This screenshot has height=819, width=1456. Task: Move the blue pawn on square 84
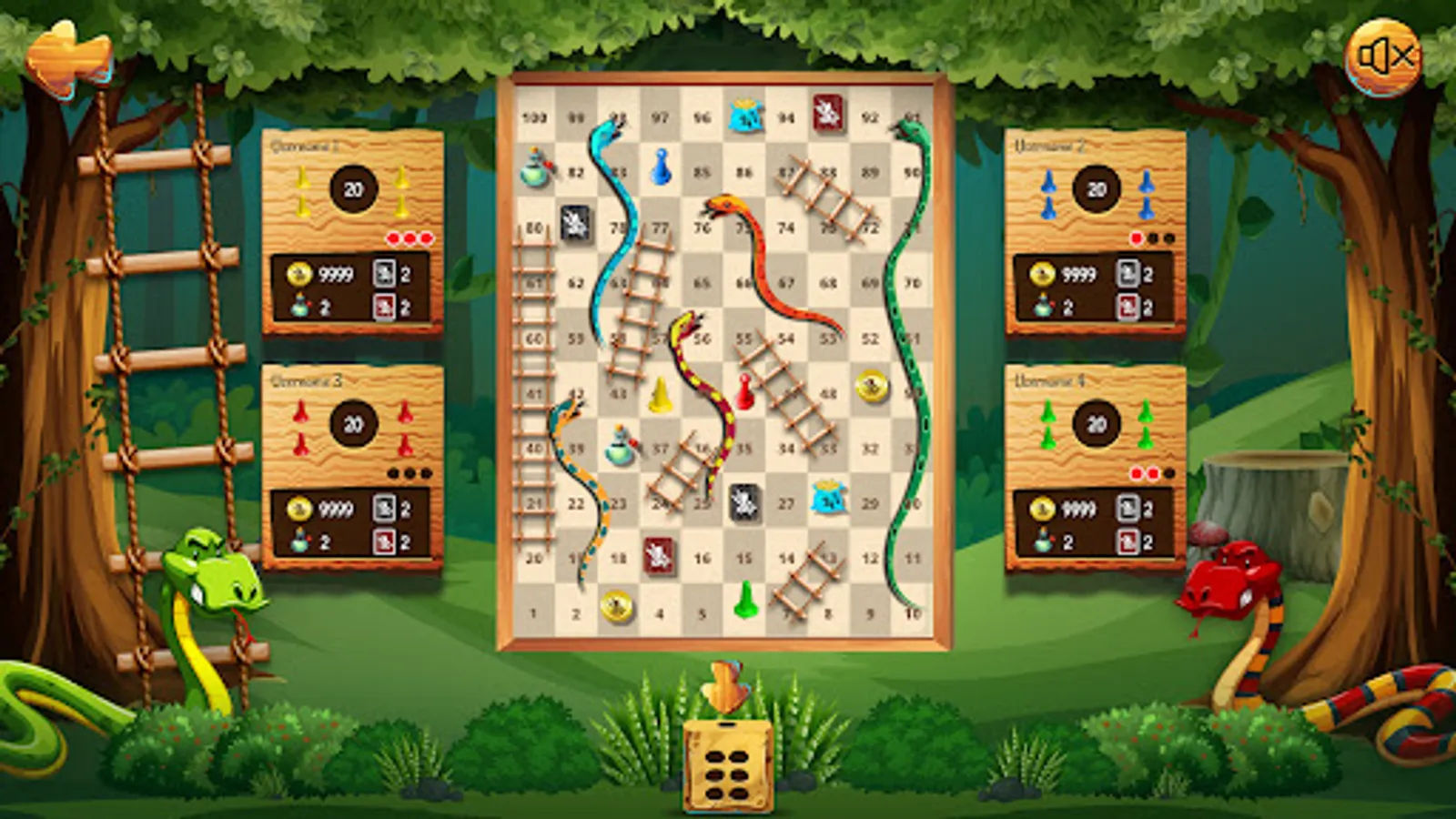(x=663, y=168)
